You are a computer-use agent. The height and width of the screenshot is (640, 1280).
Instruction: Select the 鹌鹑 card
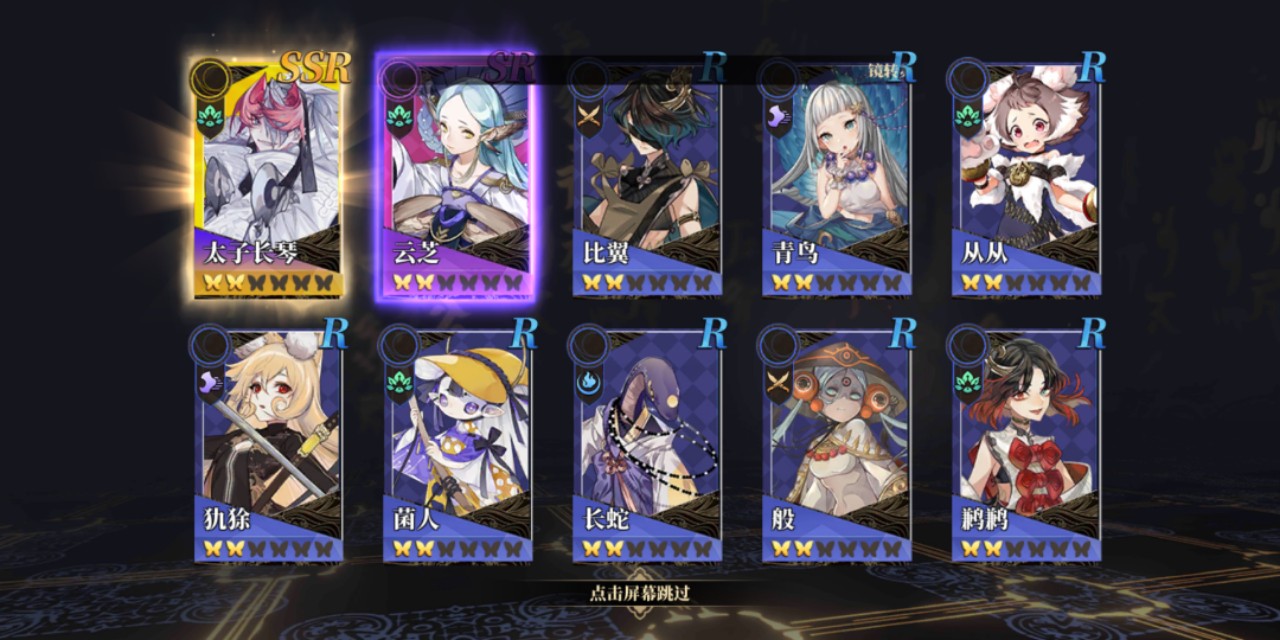(1026, 442)
